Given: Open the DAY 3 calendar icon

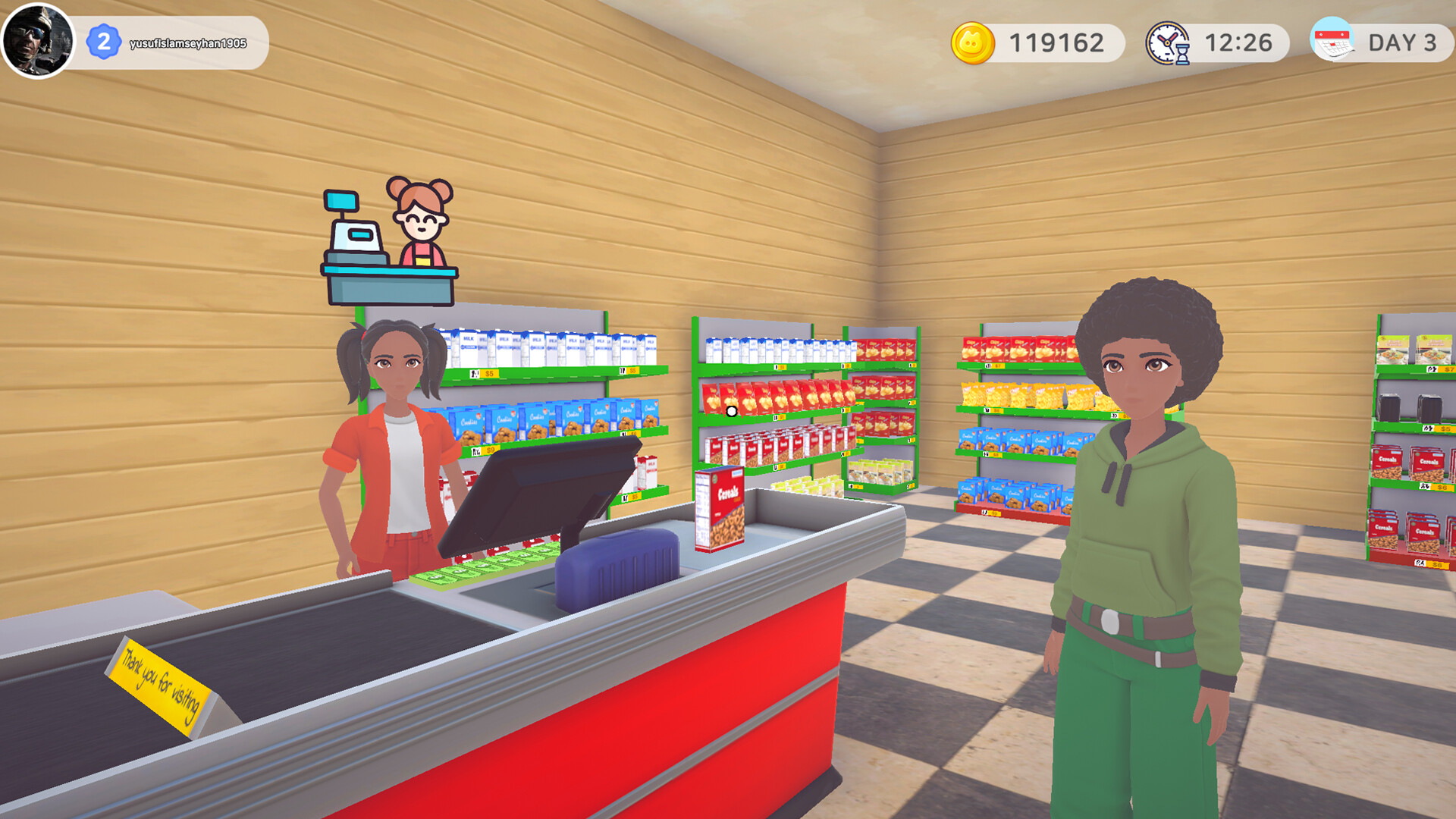Looking at the screenshot, I should [x=1335, y=43].
